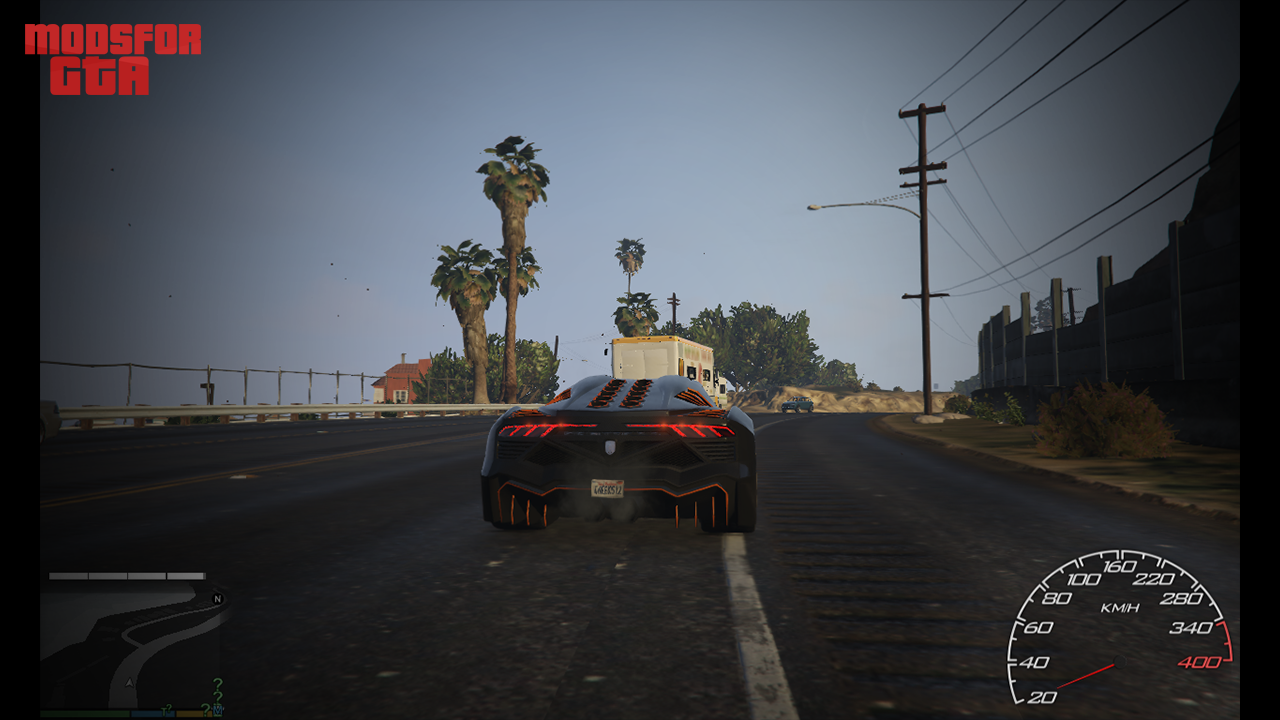Toggle the yellow stamina bar under minimap
The height and width of the screenshot is (720, 1280).
pos(193,713)
